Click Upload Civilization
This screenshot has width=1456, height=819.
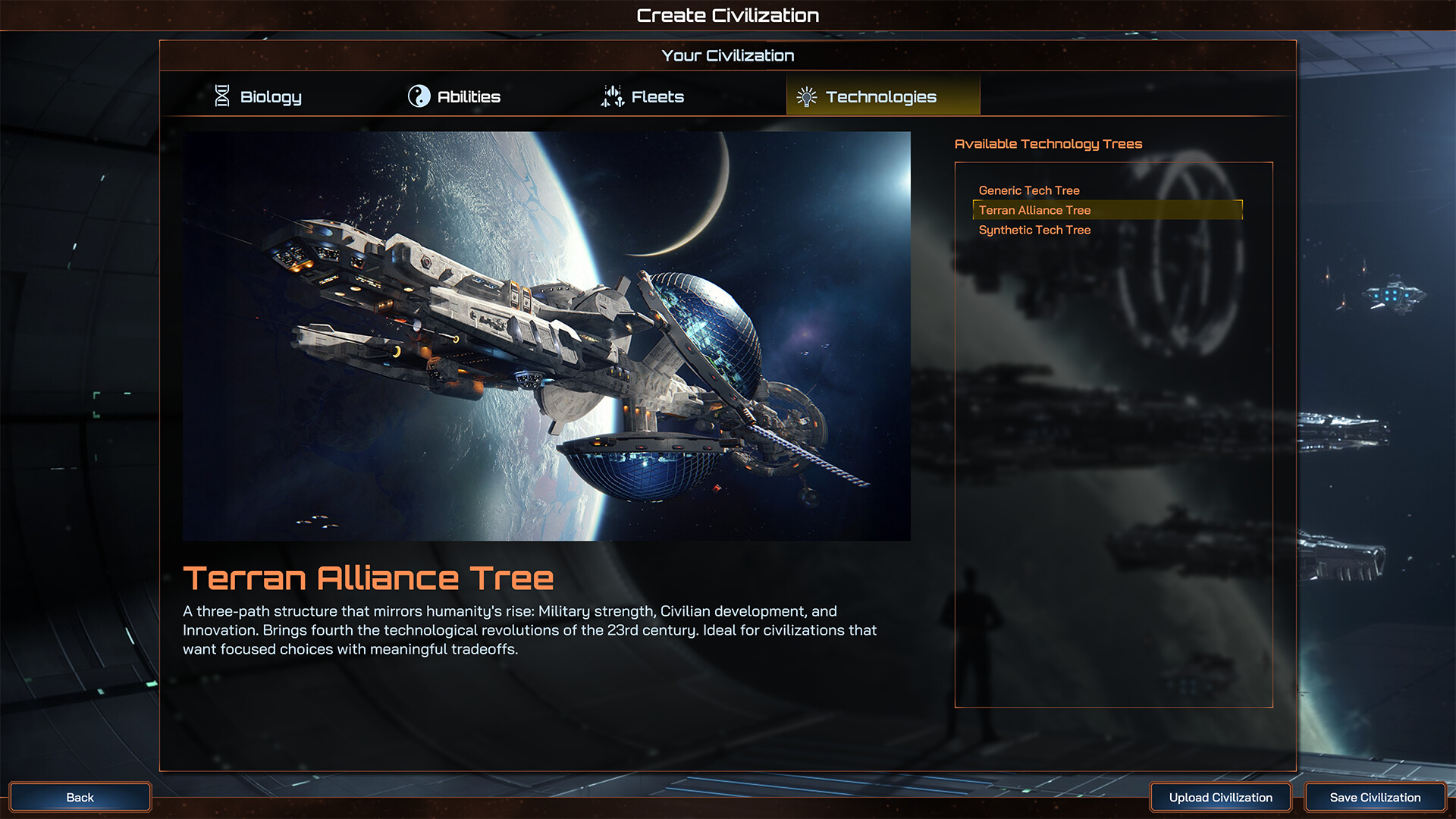tap(1221, 797)
